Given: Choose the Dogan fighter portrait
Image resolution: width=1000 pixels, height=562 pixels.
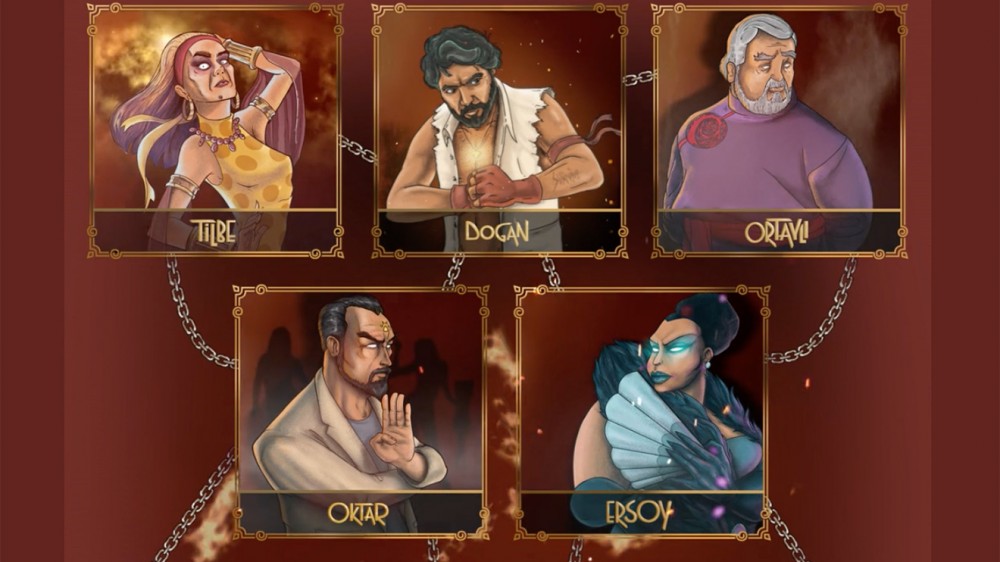Looking at the screenshot, I should pos(499,130).
